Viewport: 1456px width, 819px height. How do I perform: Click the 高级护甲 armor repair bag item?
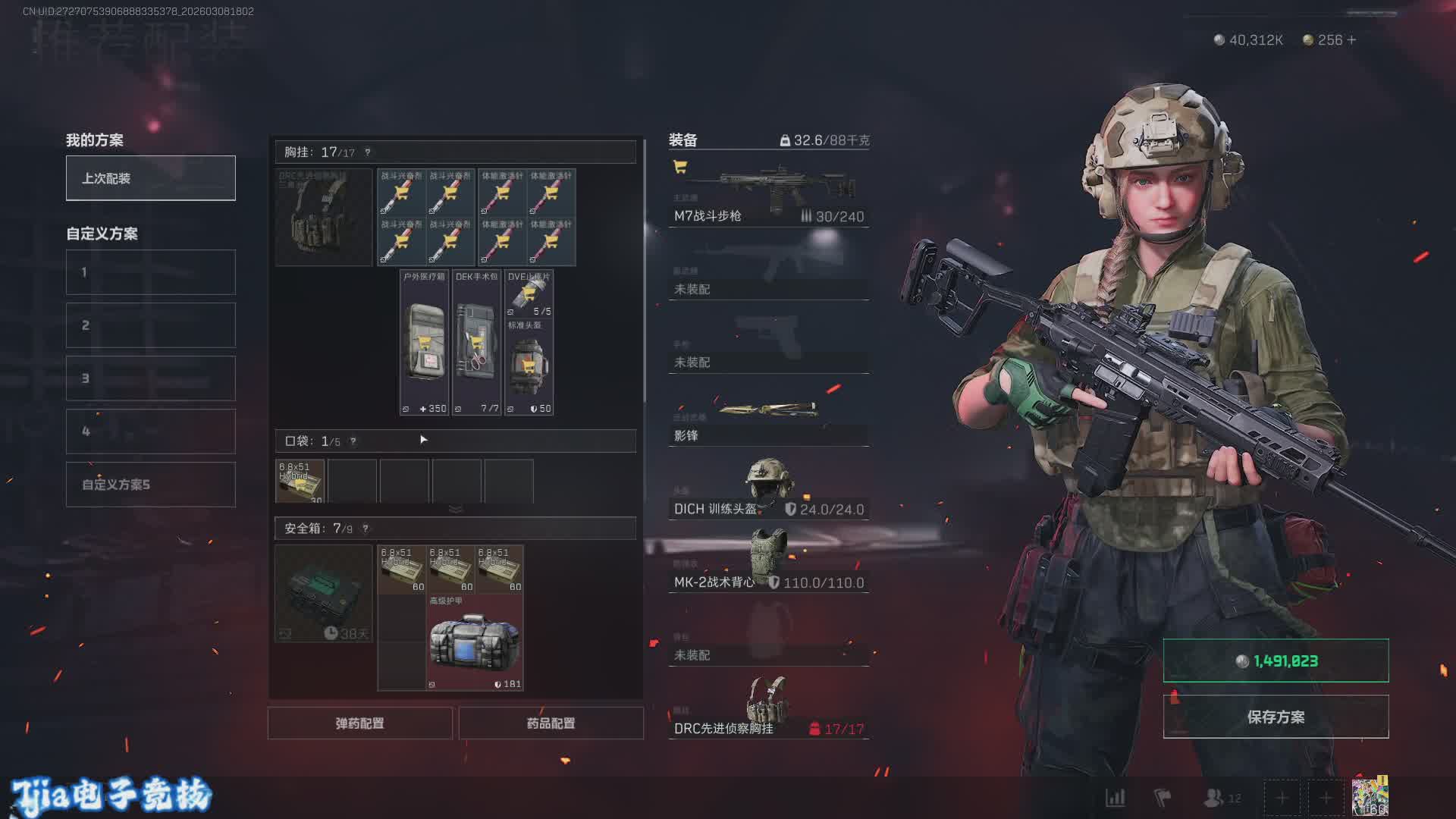click(x=475, y=643)
